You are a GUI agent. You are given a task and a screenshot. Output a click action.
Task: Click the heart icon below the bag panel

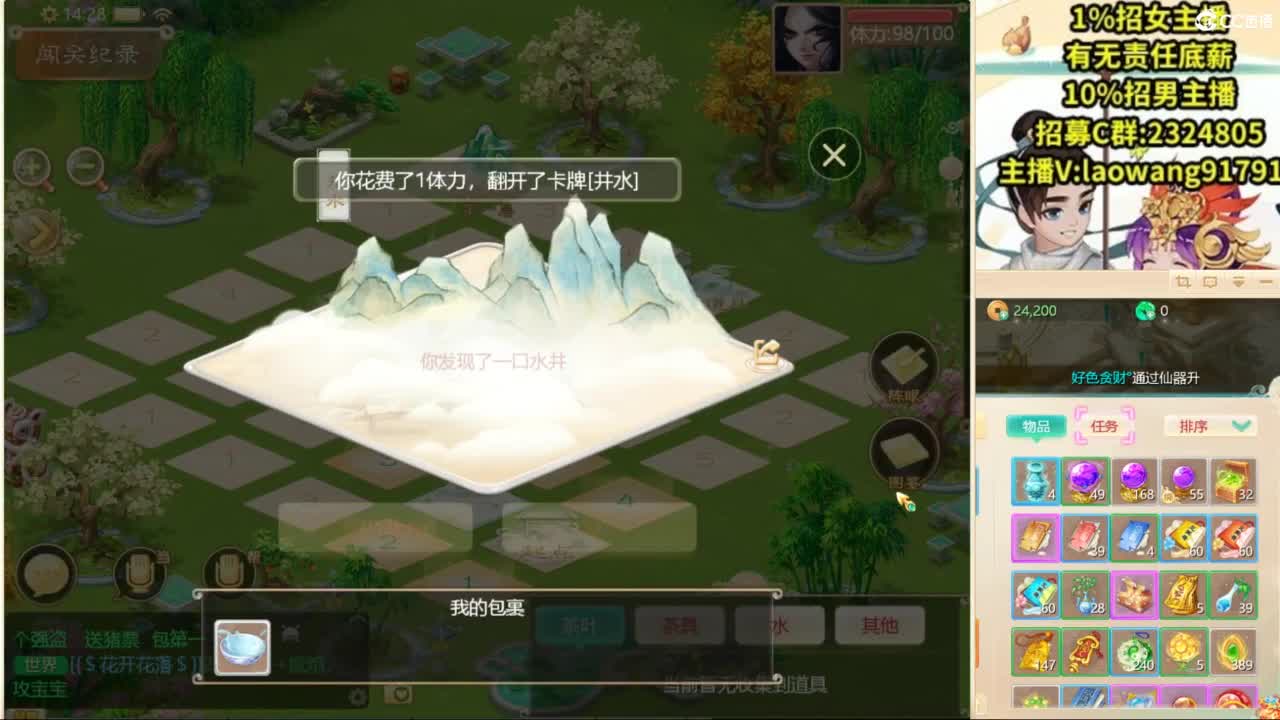399,697
